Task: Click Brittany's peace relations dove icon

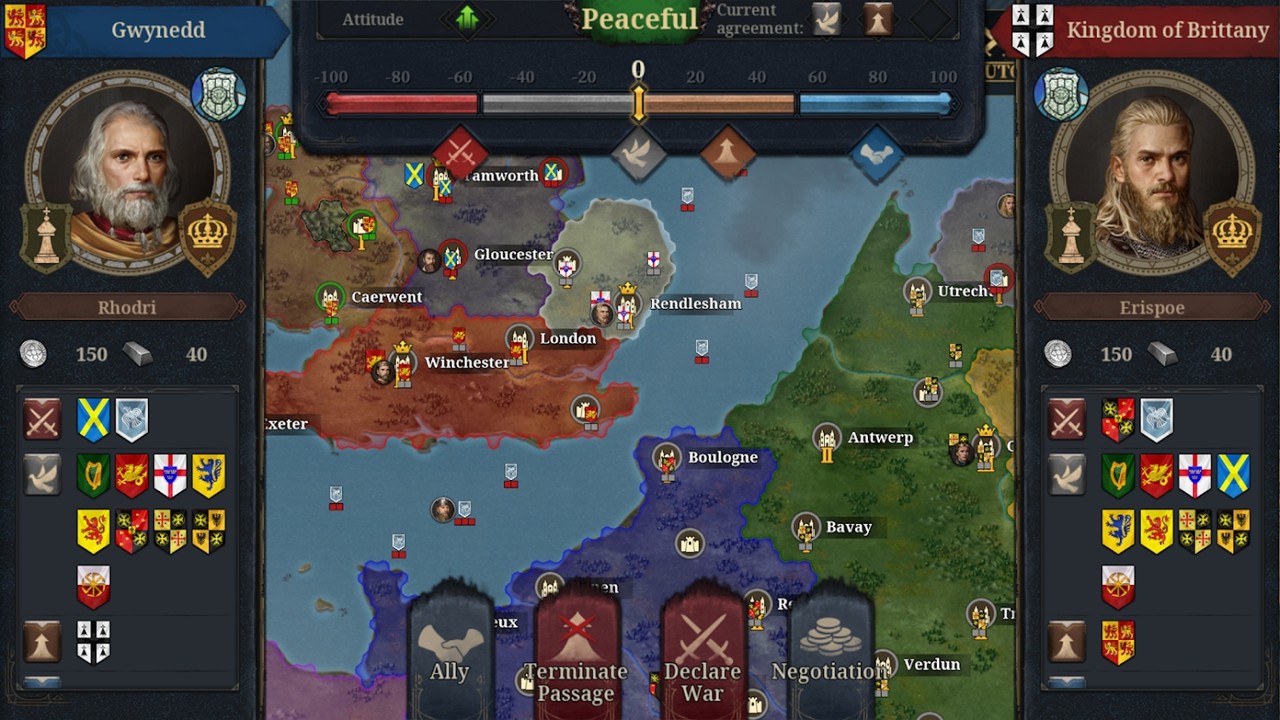Action: coord(1067,475)
